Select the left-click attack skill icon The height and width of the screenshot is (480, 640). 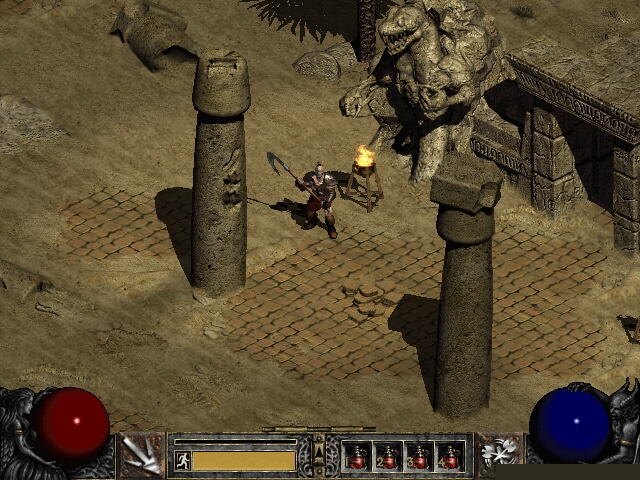pos(141,454)
